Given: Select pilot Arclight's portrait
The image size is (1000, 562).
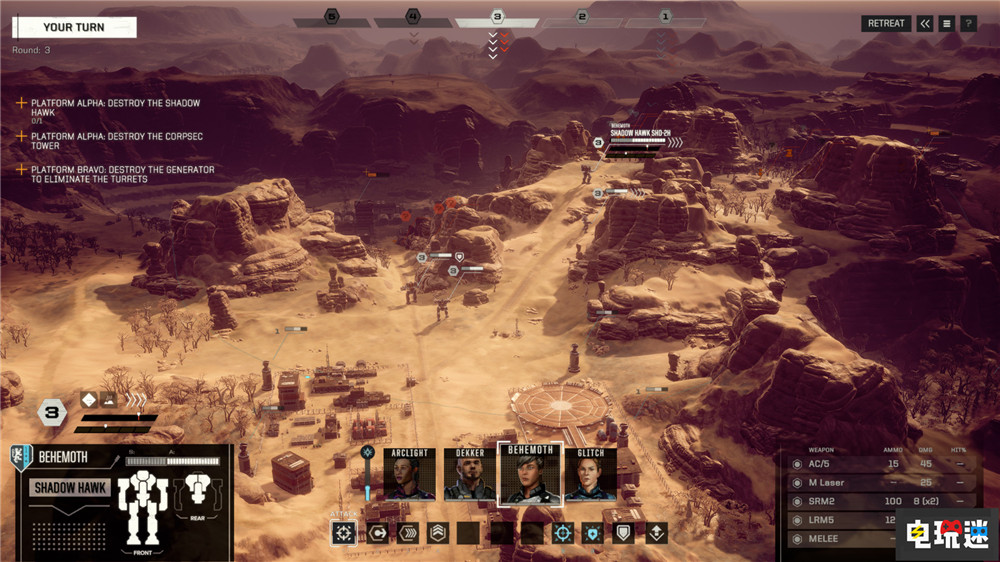Looking at the screenshot, I should (x=410, y=474).
